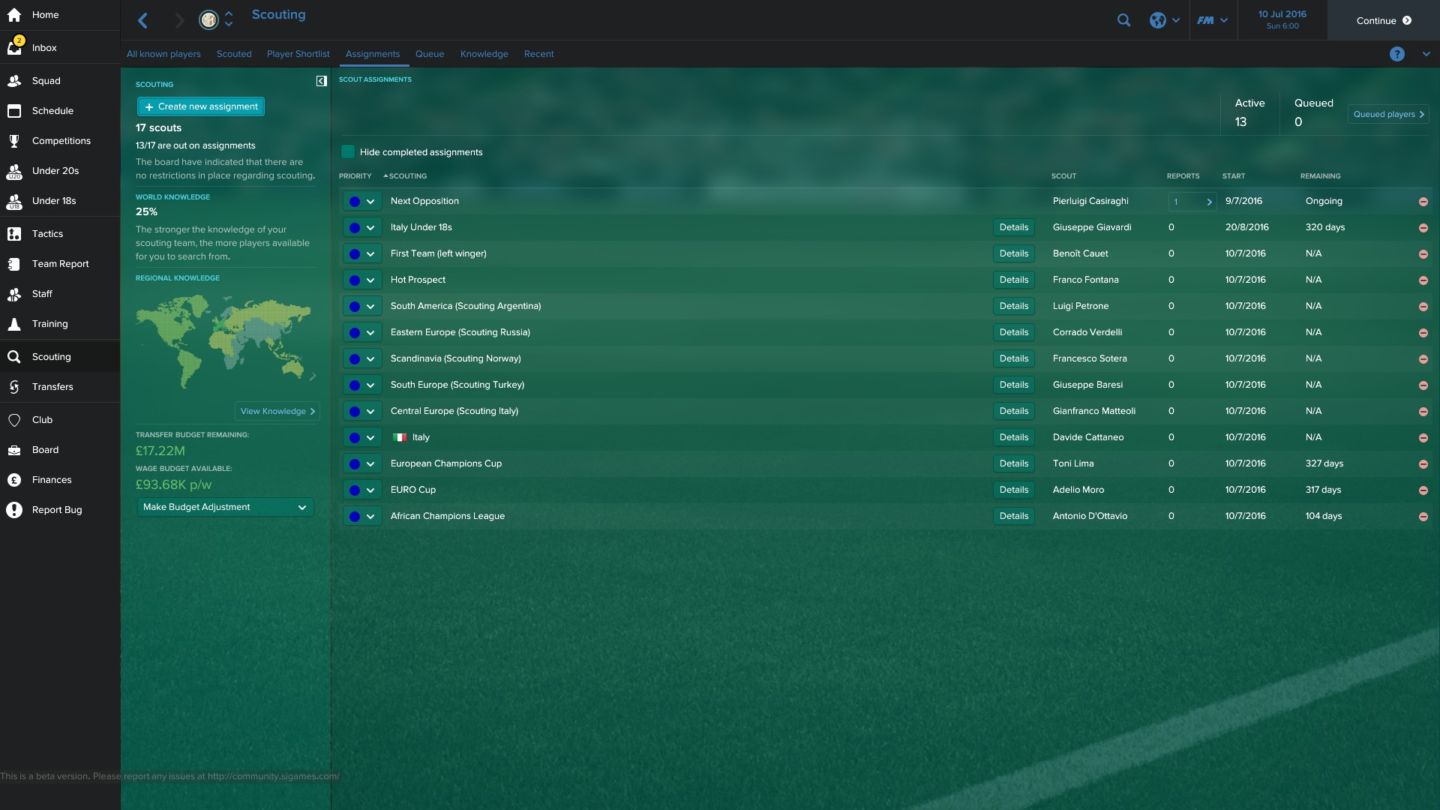Click the globe icon in the top bar
Screen dimensions: 1440x810
[x=1155, y=19]
